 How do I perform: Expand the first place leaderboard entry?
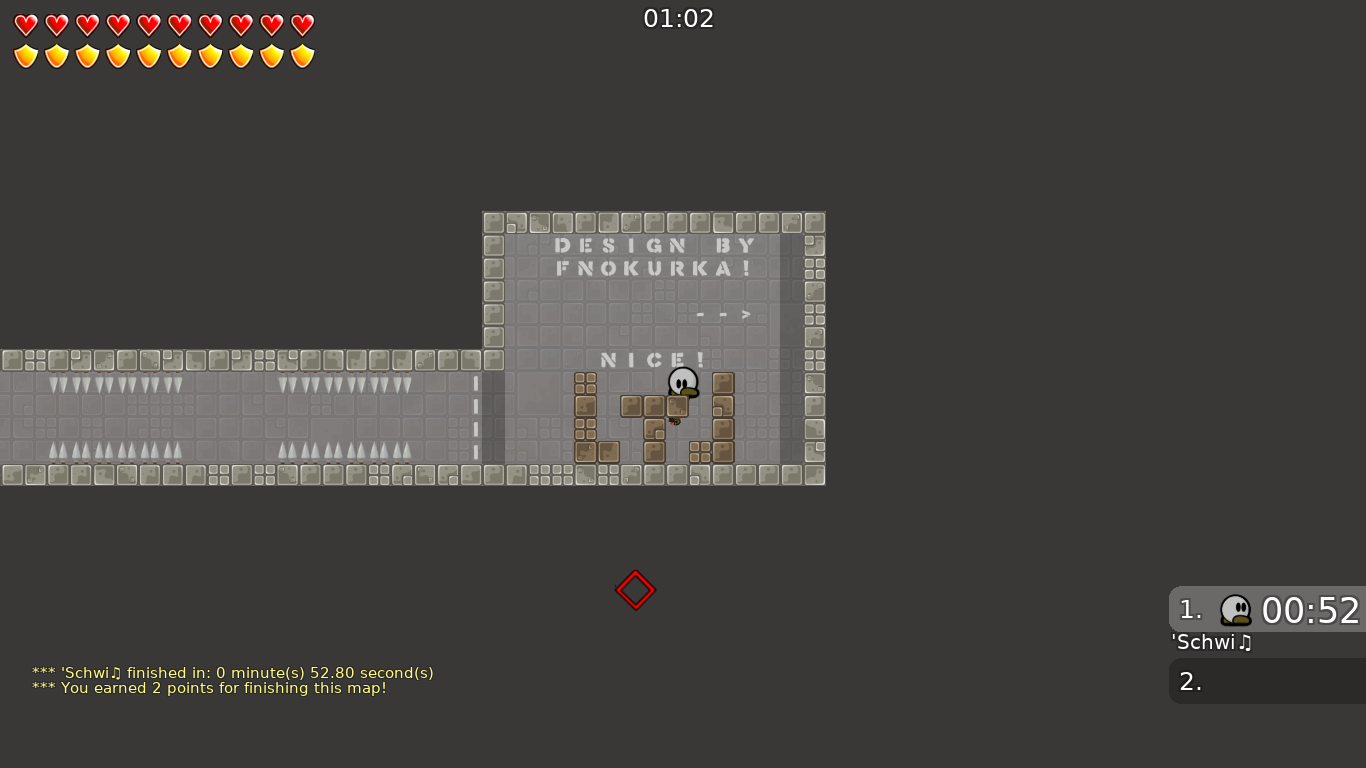pos(1265,610)
